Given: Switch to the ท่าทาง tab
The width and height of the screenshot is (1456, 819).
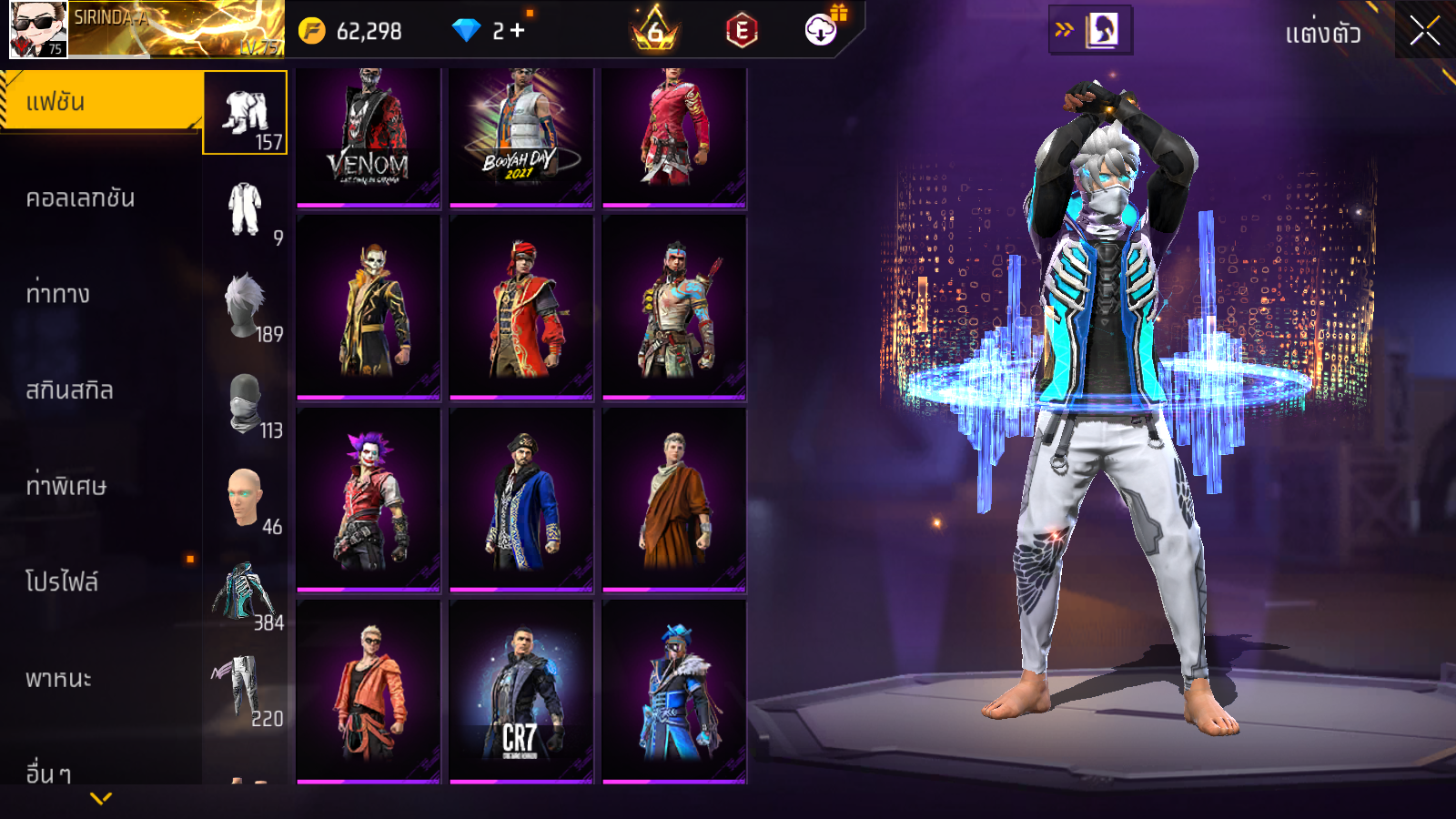Looking at the screenshot, I should [x=58, y=294].
